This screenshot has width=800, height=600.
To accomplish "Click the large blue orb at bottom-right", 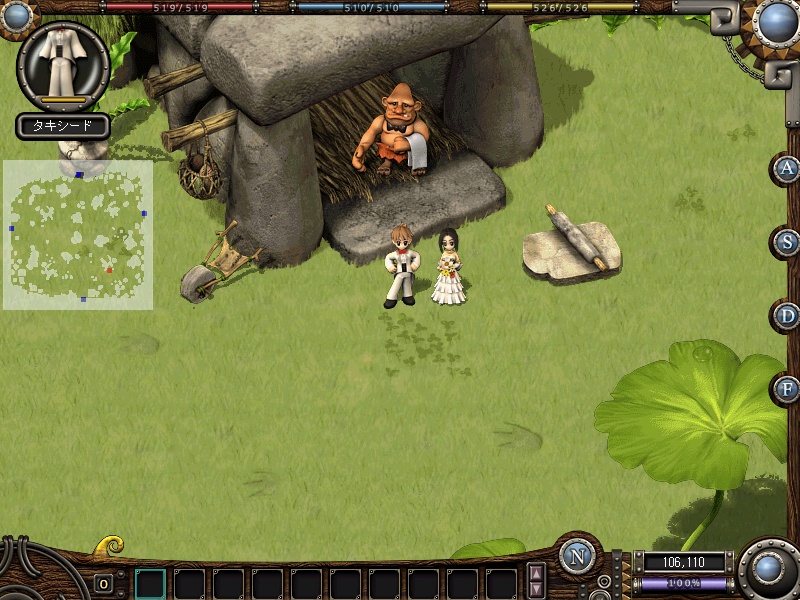I will click(x=768, y=567).
